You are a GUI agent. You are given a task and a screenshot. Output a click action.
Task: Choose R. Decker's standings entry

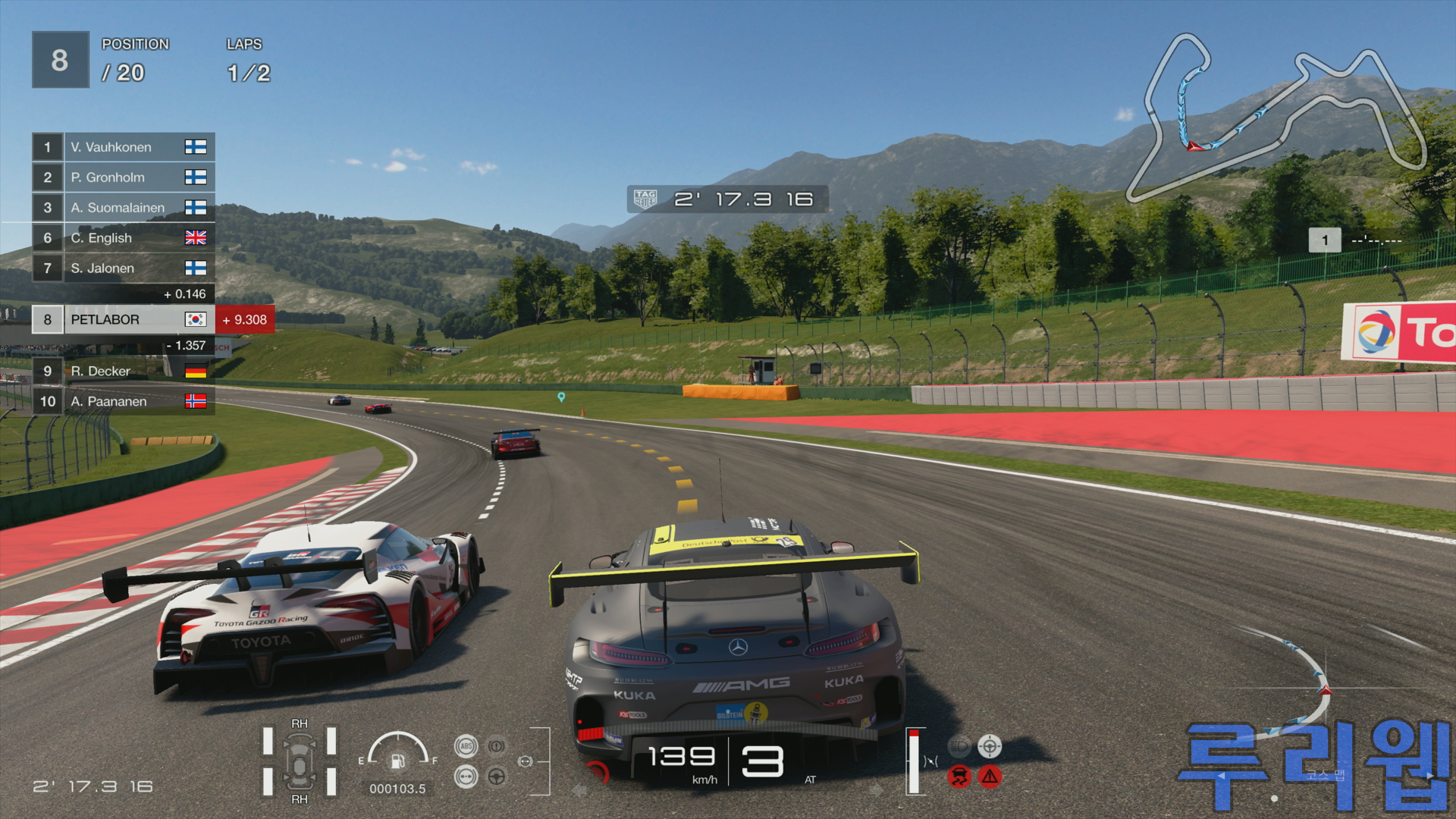tap(124, 372)
